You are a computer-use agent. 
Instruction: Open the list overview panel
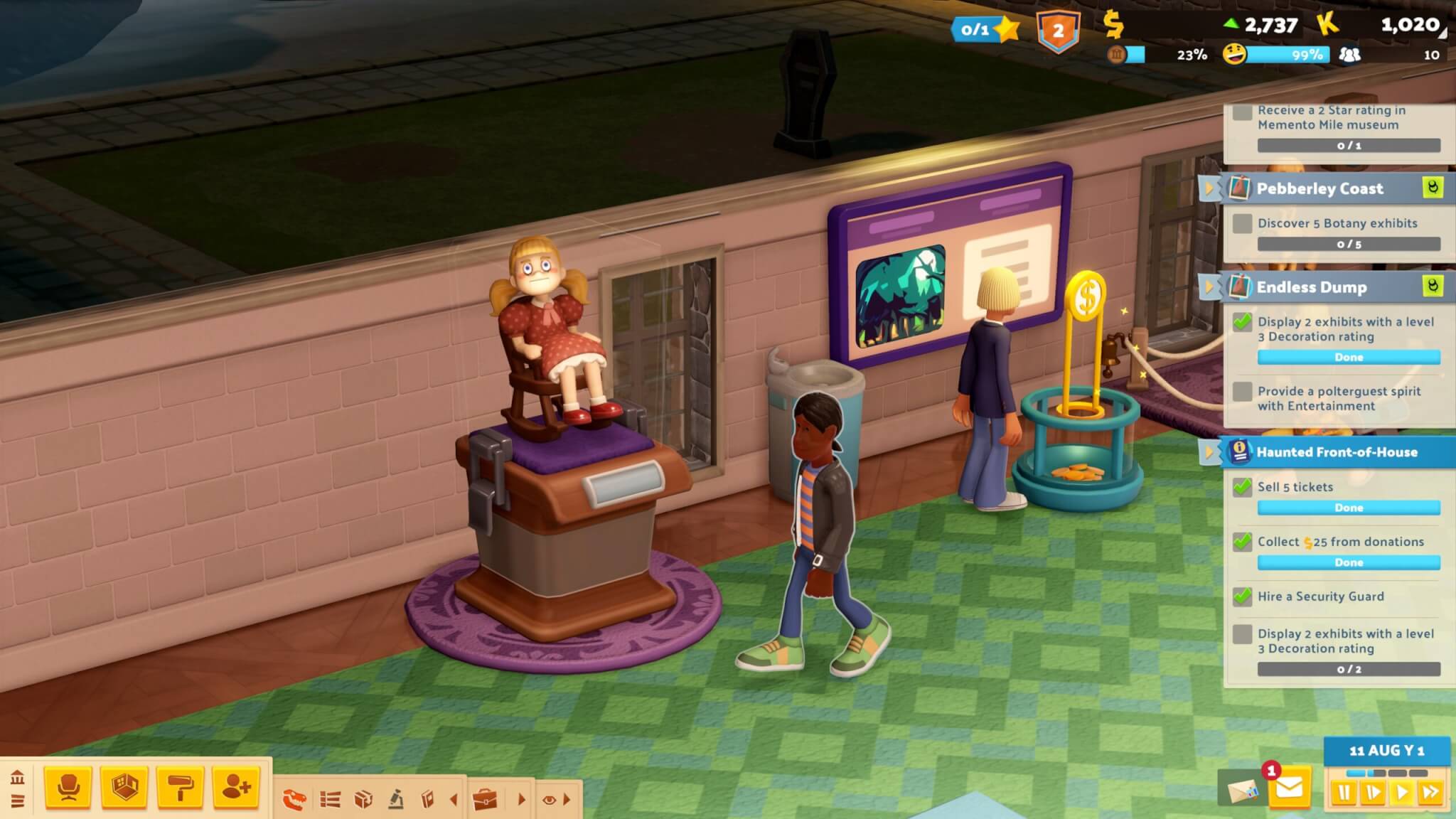coord(330,800)
